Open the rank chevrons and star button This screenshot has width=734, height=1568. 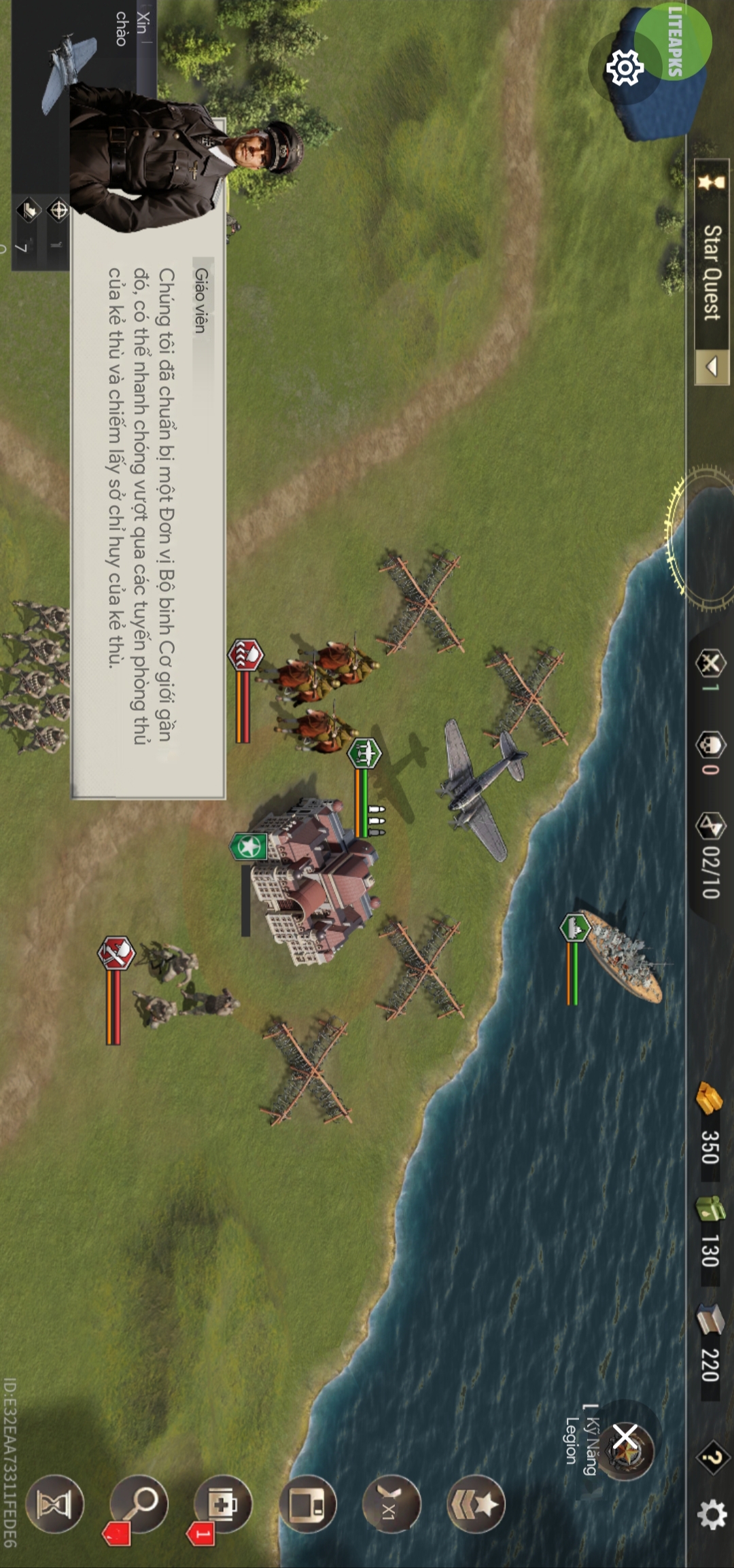476,1504
